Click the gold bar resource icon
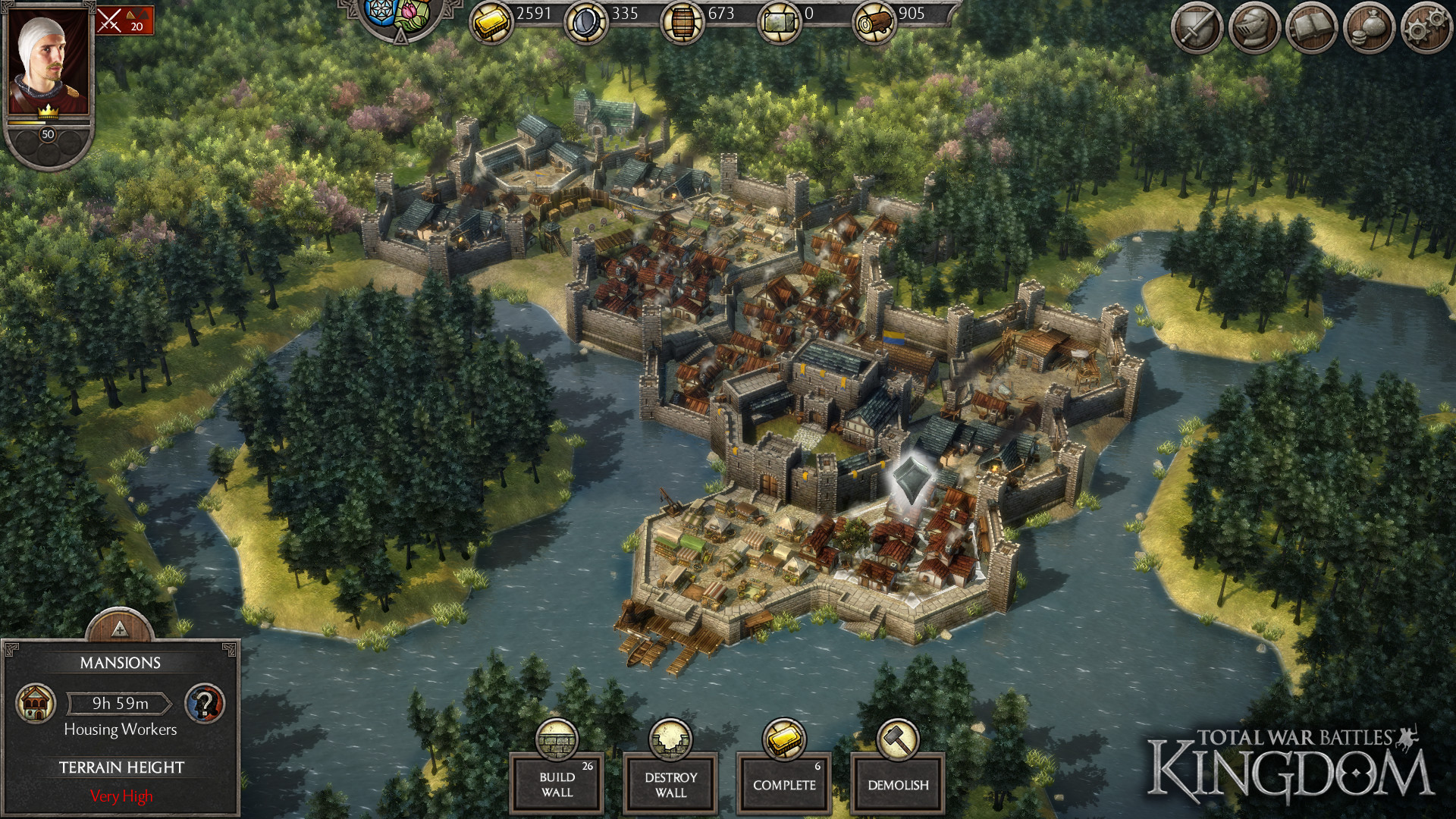This screenshot has height=819, width=1456. (x=491, y=23)
